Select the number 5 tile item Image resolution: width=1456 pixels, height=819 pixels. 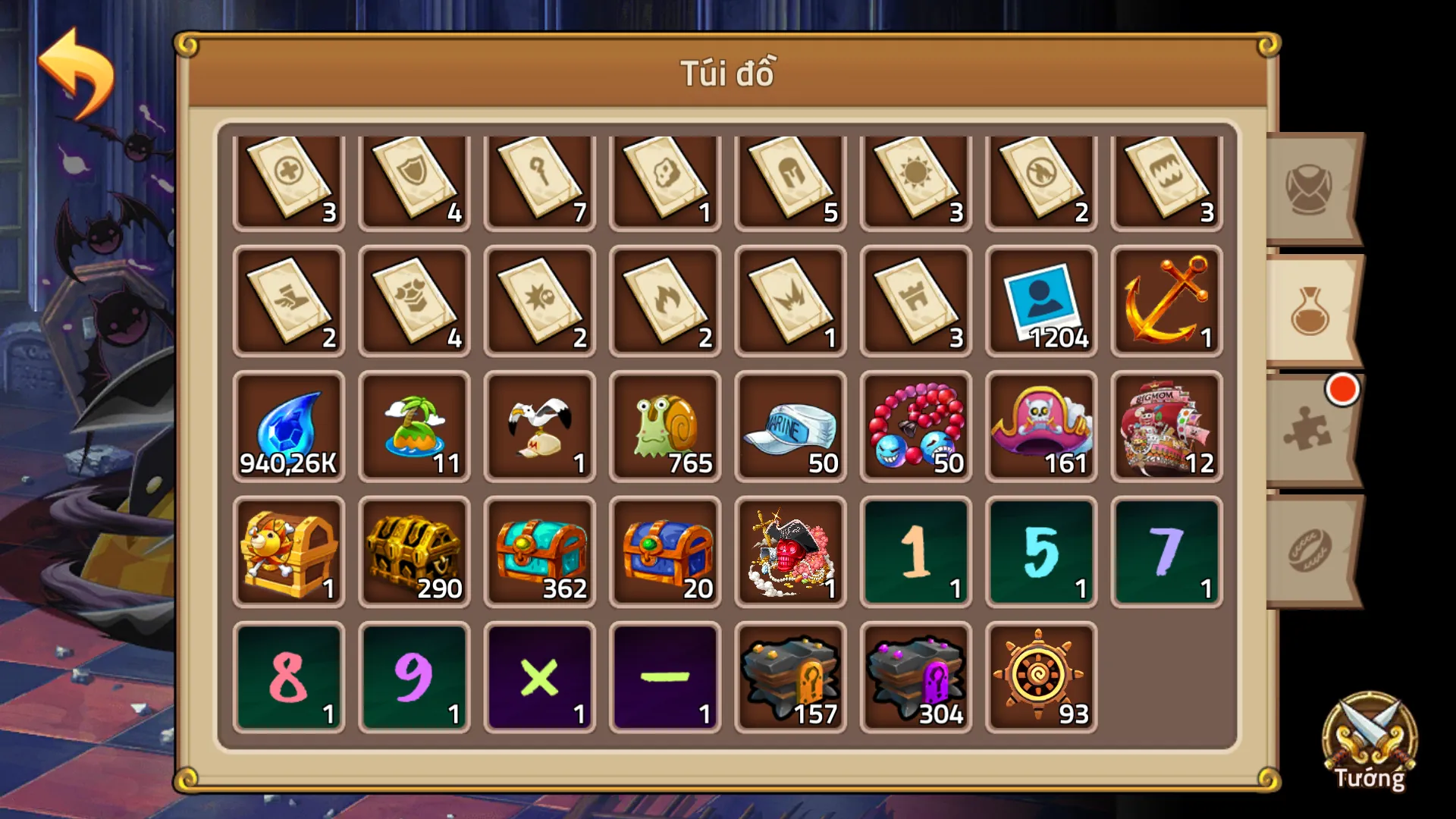pyautogui.click(x=1040, y=550)
